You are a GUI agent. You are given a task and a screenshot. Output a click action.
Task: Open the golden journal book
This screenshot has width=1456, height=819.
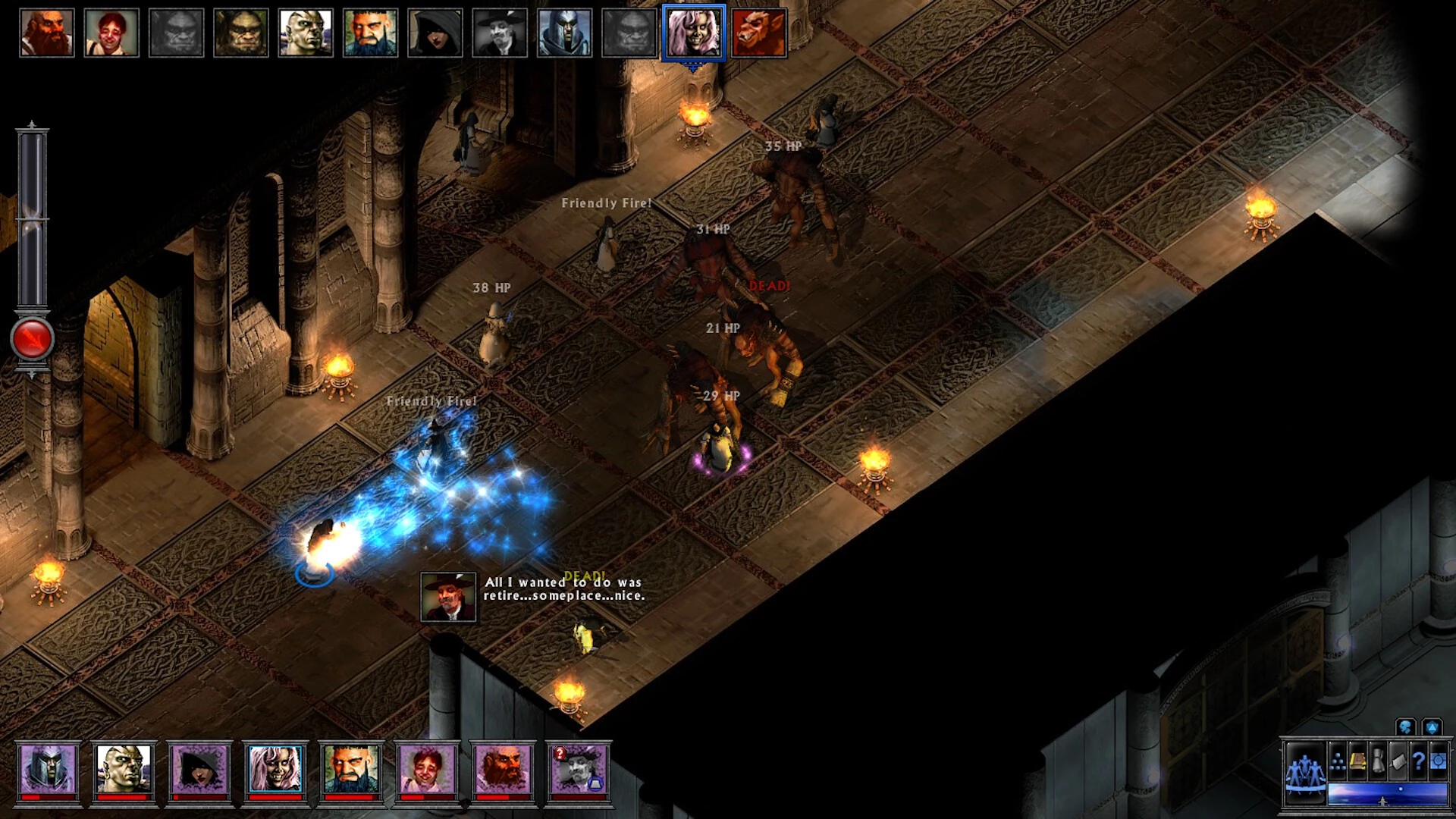(x=1358, y=761)
